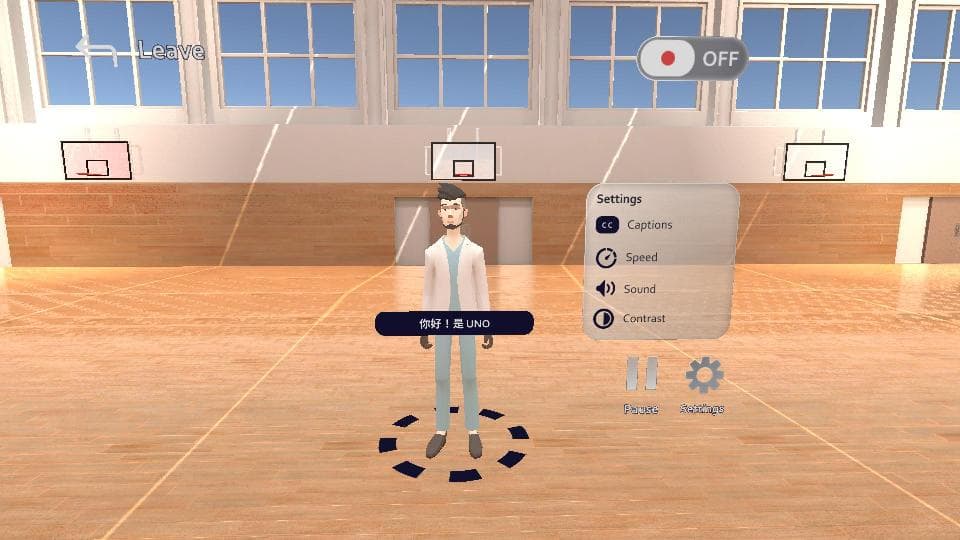960x540 pixels.
Task: Adjust the Speed option
Action: pyautogui.click(x=628, y=258)
